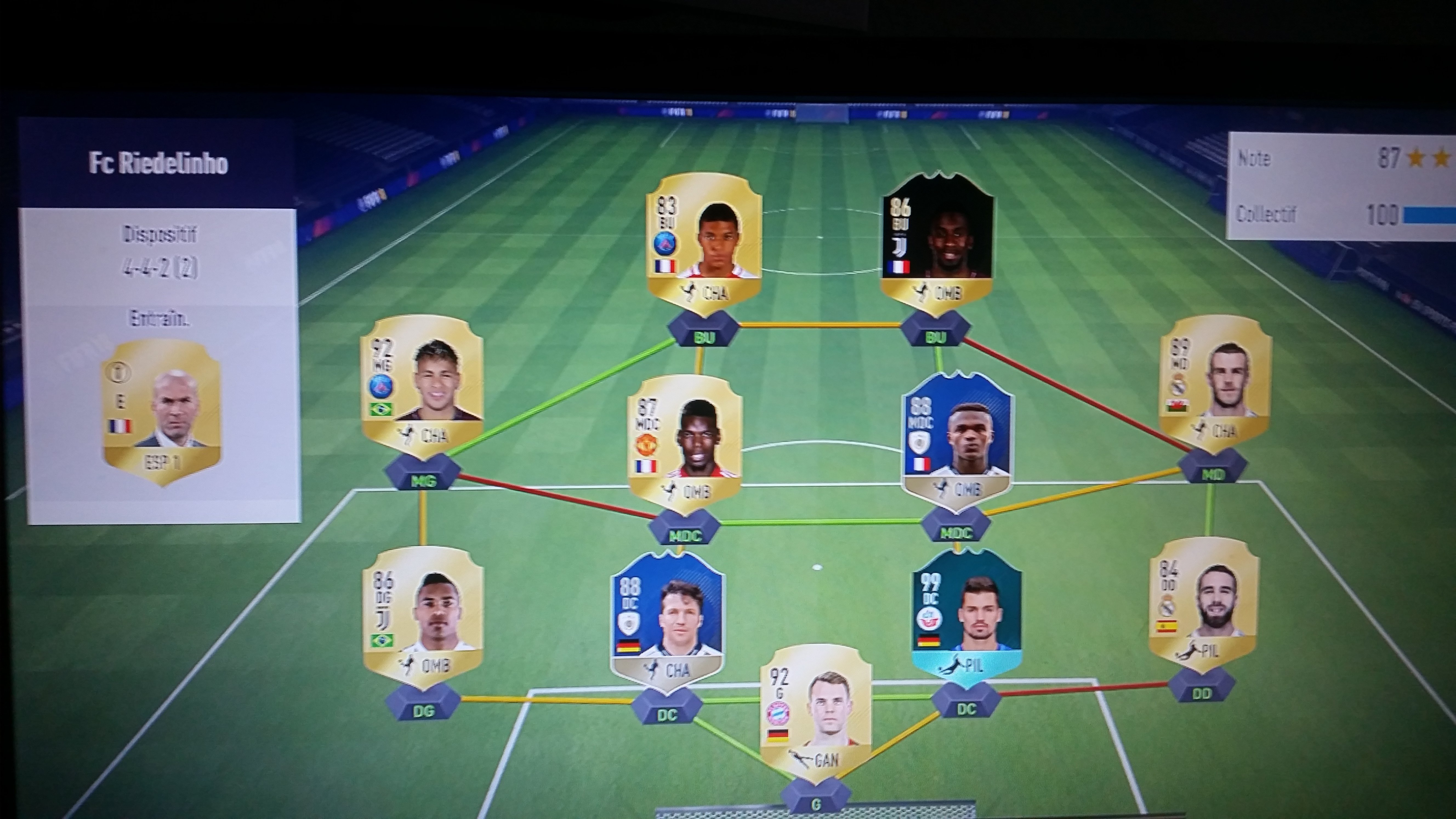Click the PSG badge on Neymar's card

380,386
